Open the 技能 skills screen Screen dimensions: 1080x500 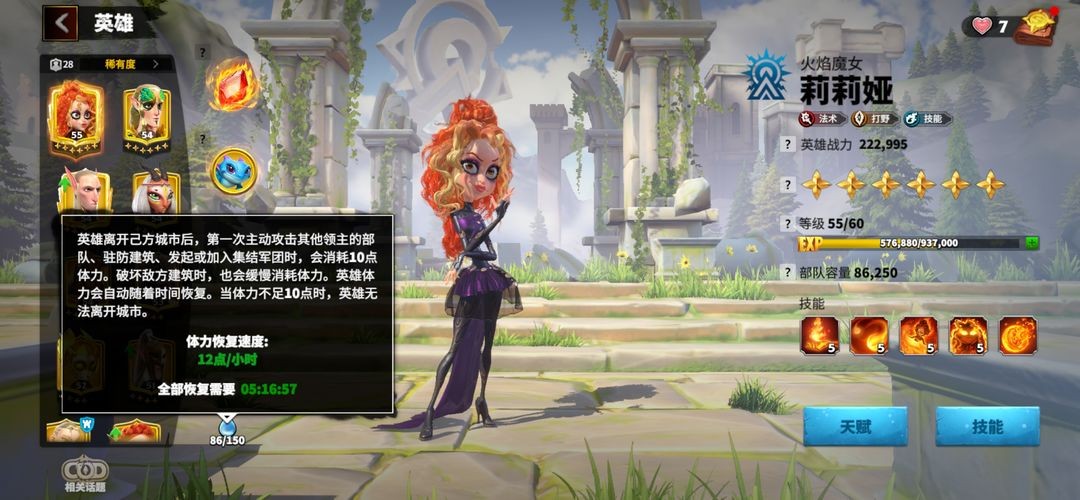[x=987, y=427]
